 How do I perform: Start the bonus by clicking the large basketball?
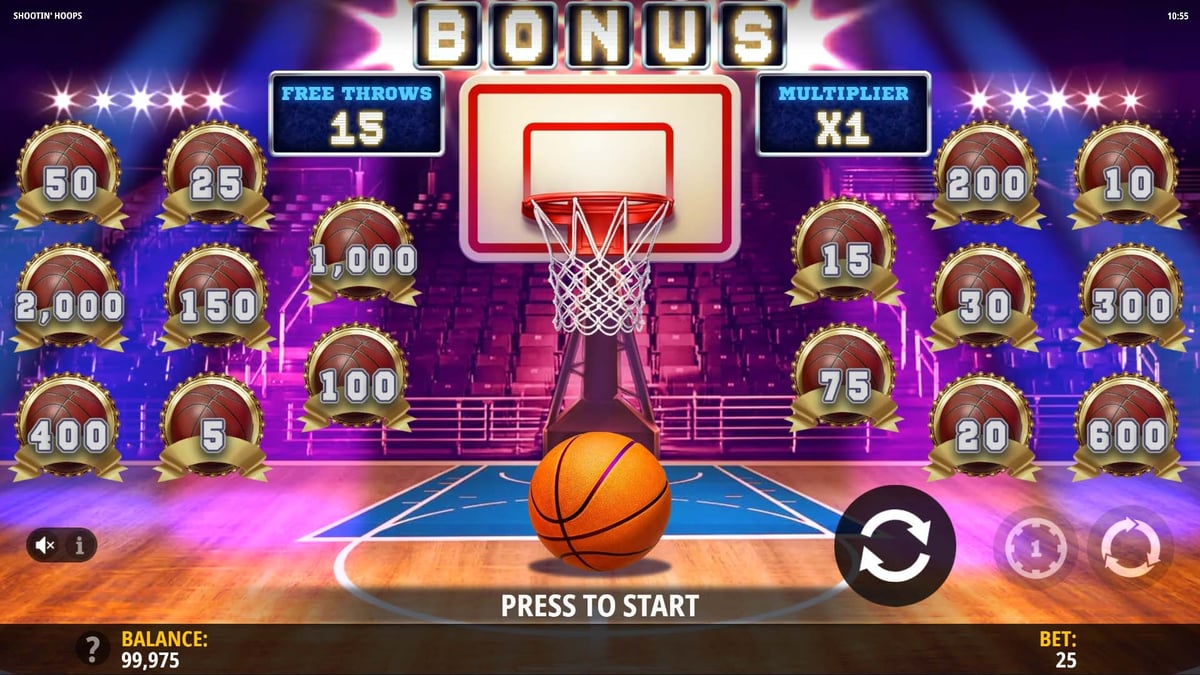click(599, 502)
